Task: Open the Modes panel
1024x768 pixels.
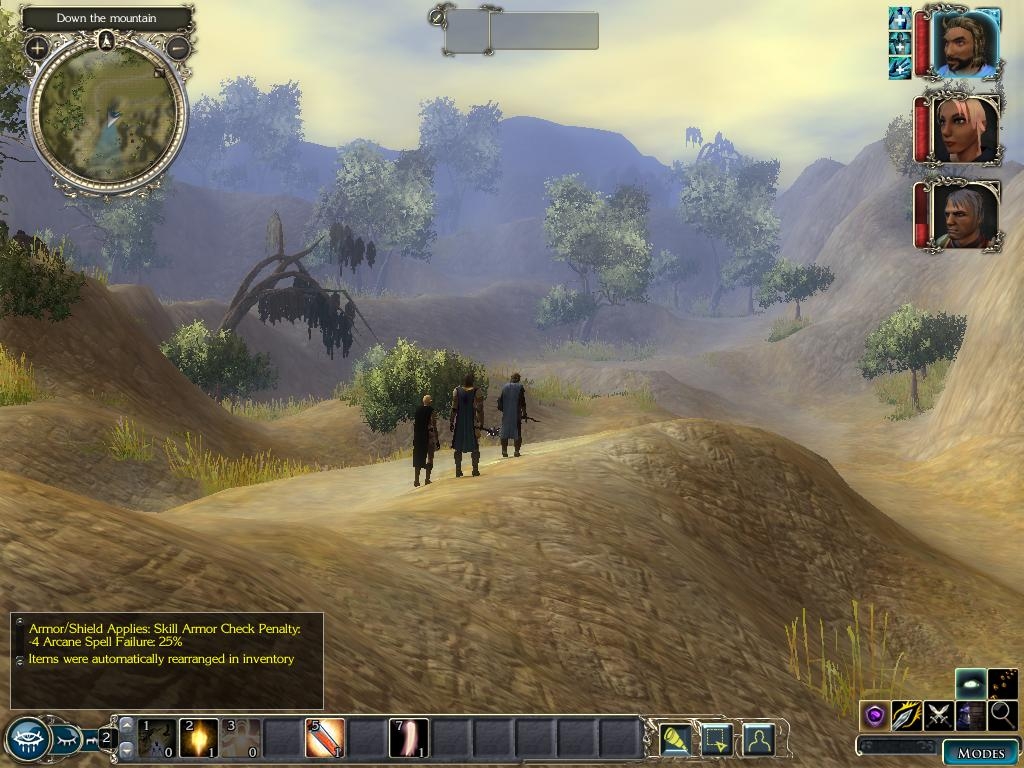Action: pos(980,753)
